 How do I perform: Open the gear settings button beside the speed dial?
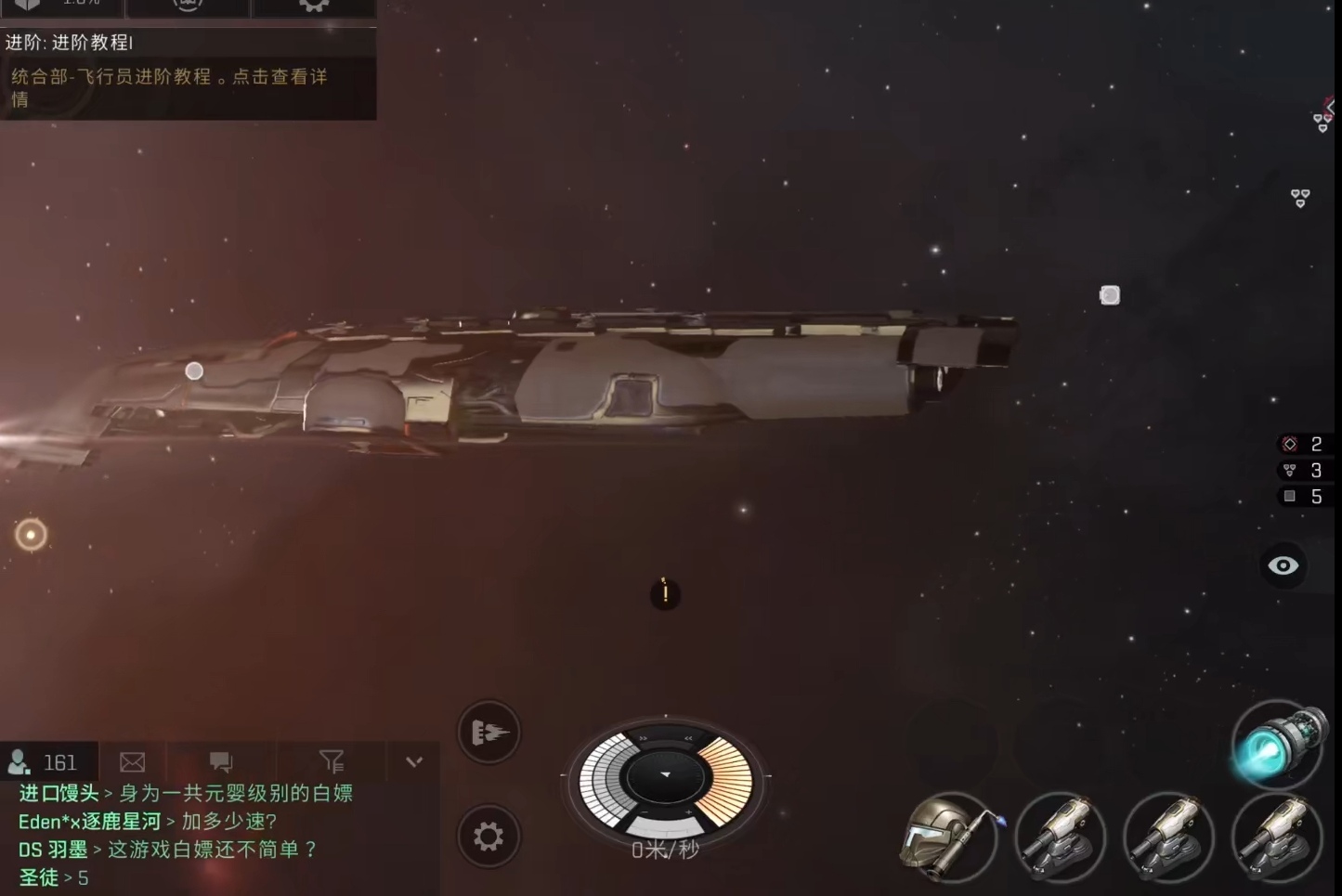(489, 837)
